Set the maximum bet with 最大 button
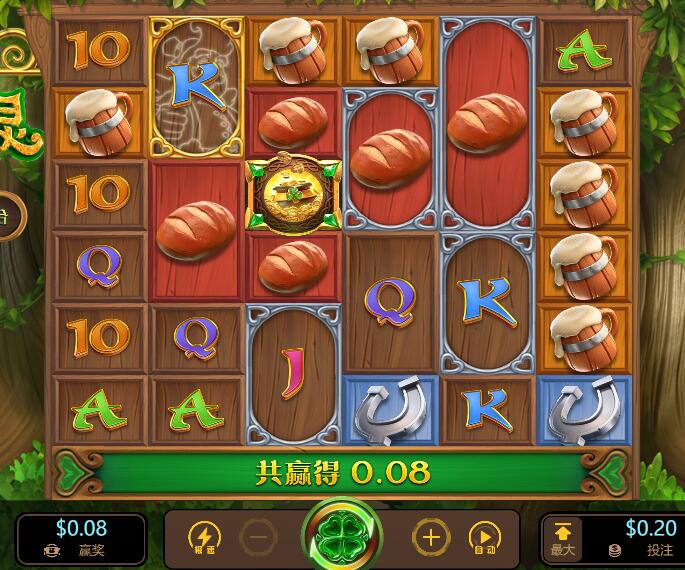This screenshot has height=570, width=685. point(562,538)
